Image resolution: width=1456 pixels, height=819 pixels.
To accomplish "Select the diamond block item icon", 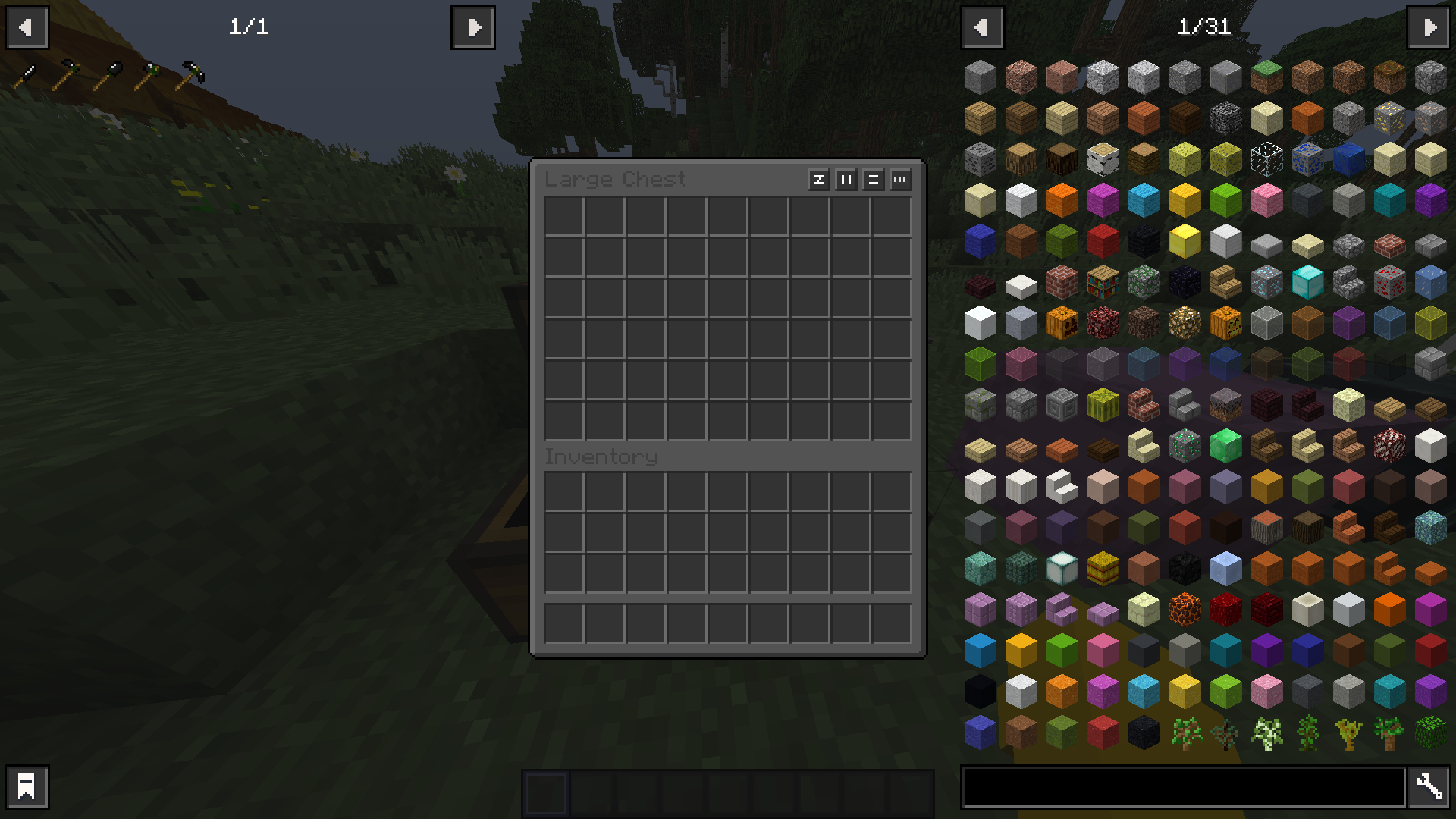I will pos(1306,284).
